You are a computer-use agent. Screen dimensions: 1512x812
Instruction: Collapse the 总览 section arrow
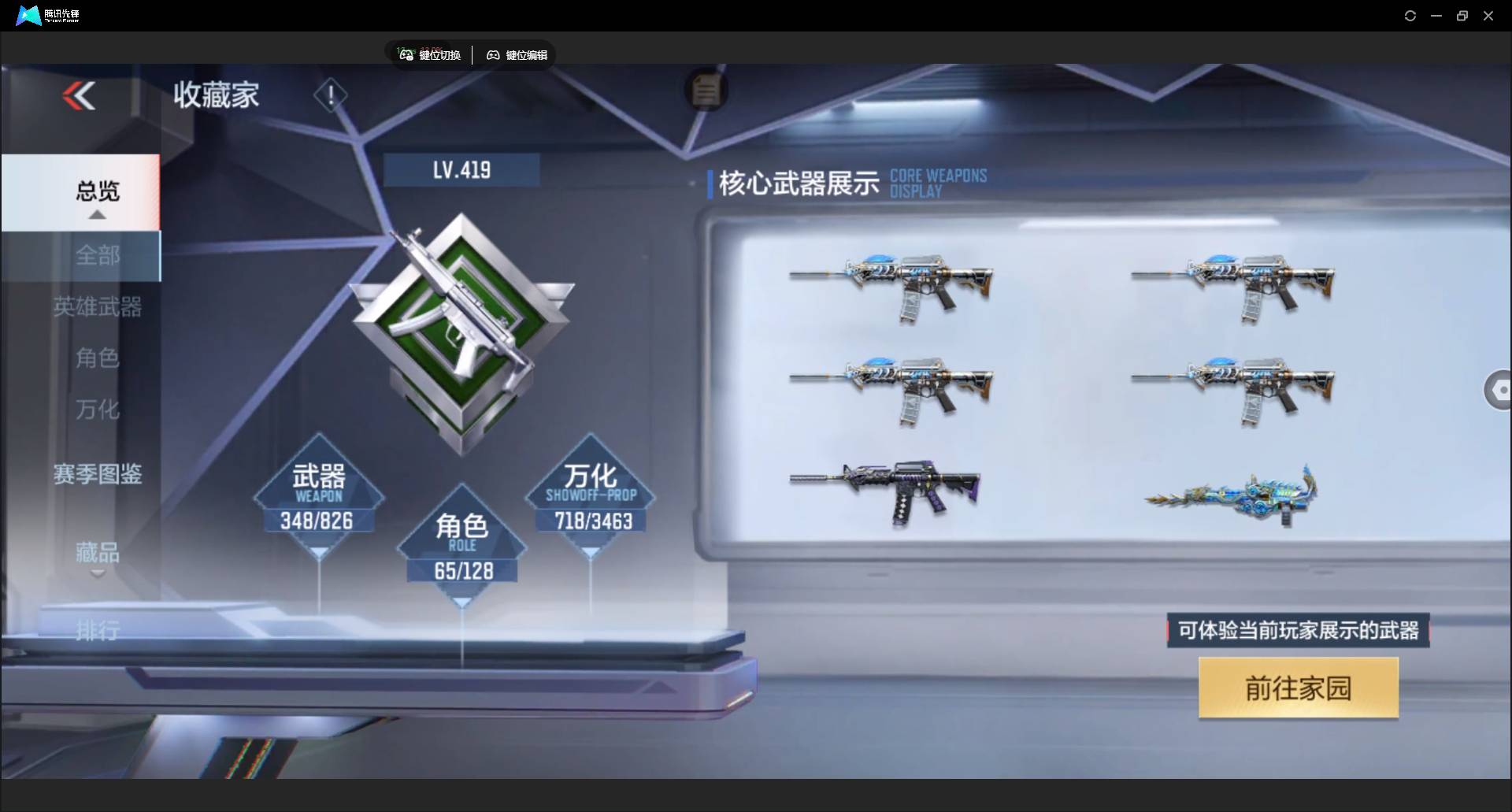tap(97, 214)
